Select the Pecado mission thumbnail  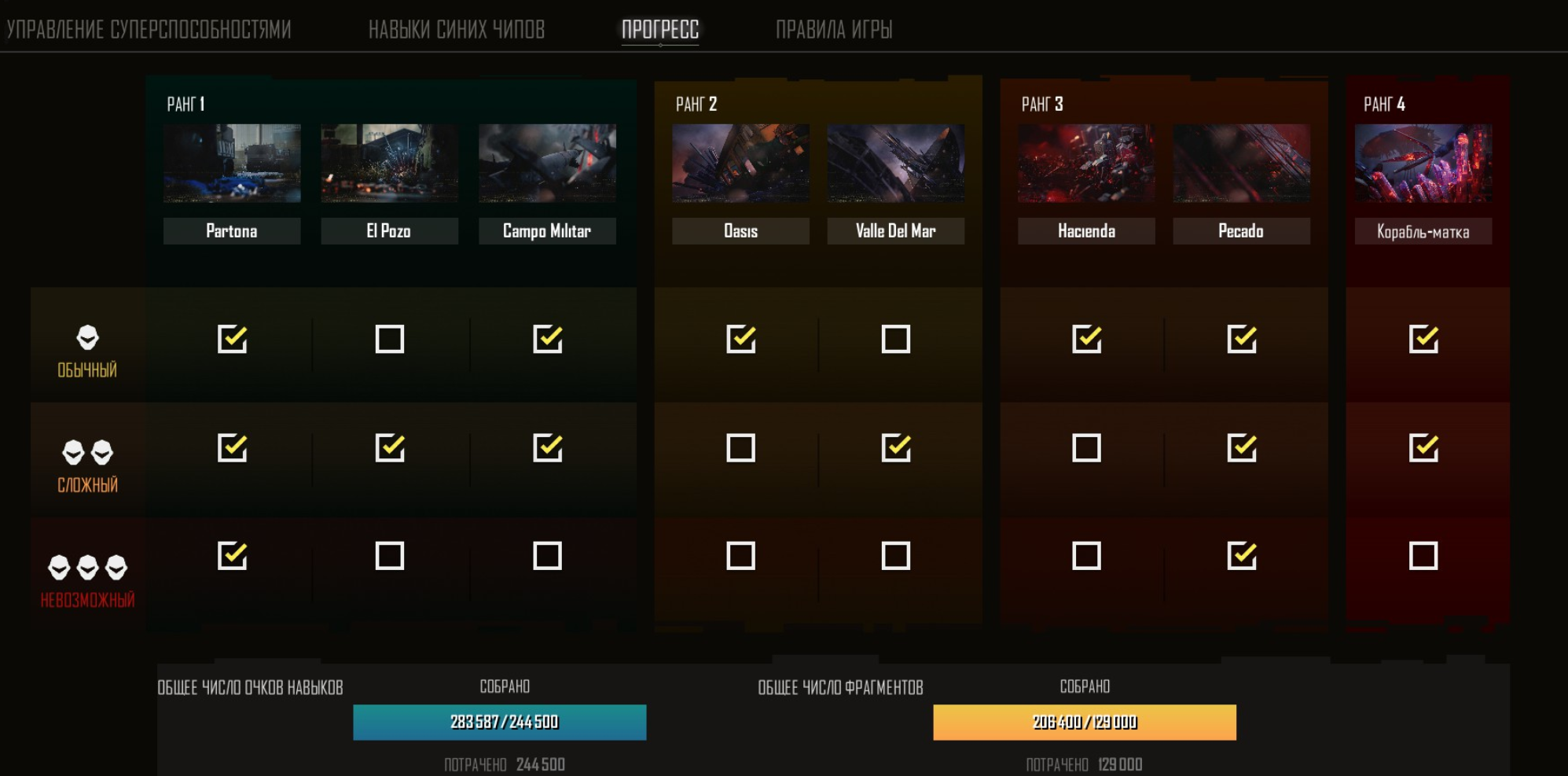pyautogui.click(x=1241, y=164)
